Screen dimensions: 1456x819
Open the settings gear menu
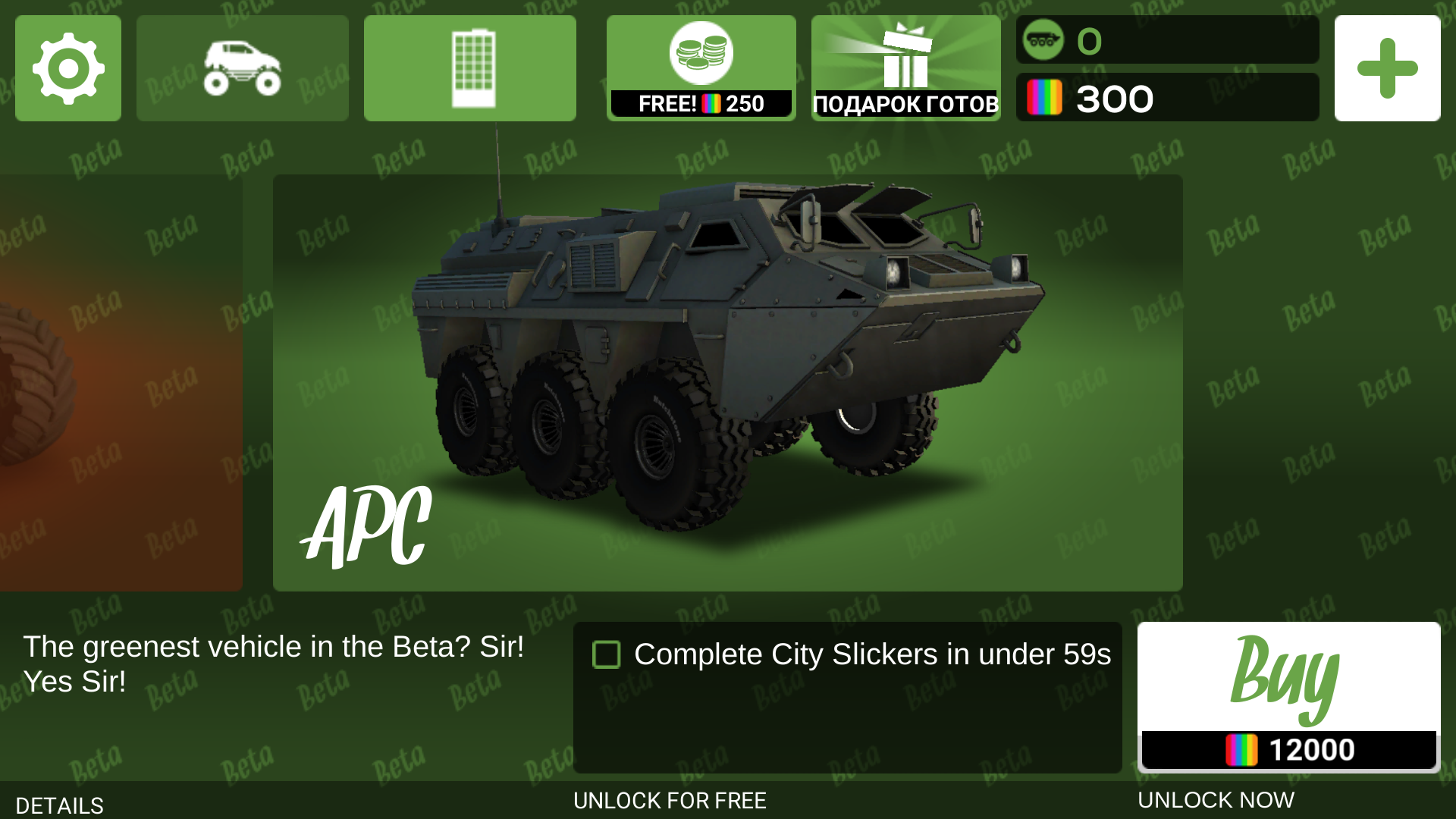(68, 68)
